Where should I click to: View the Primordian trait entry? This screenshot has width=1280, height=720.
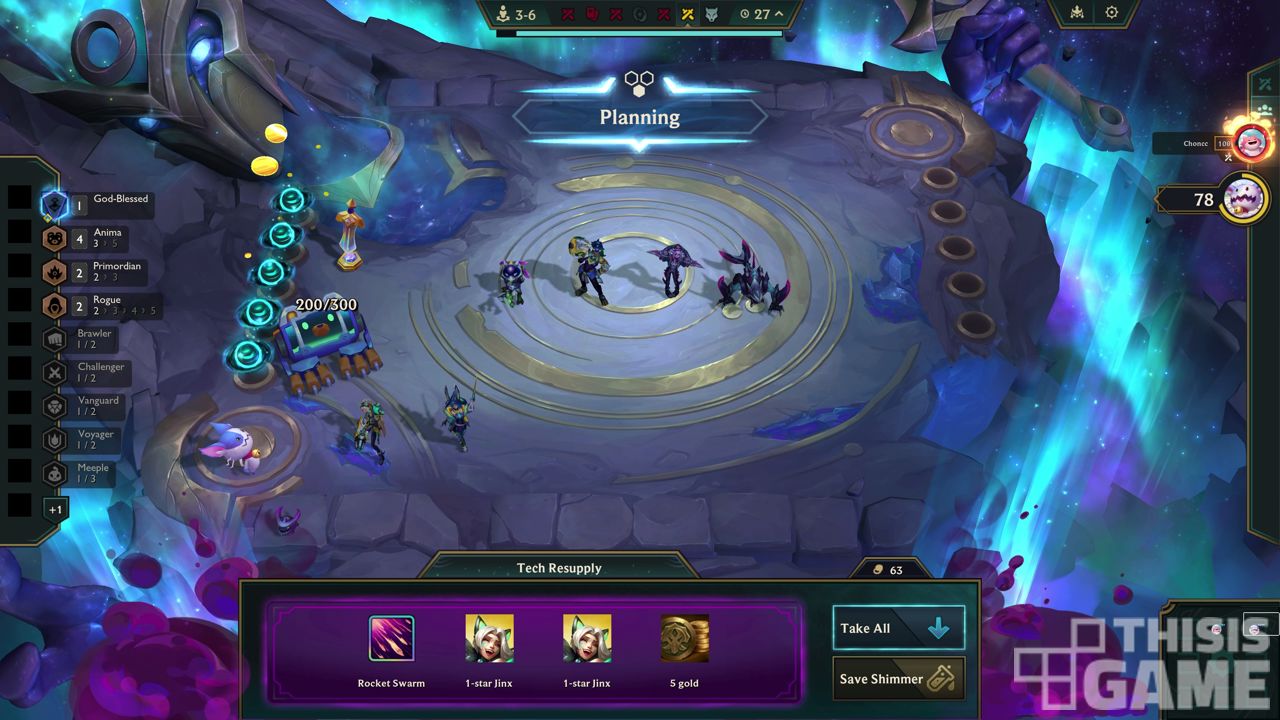click(54, 272)
